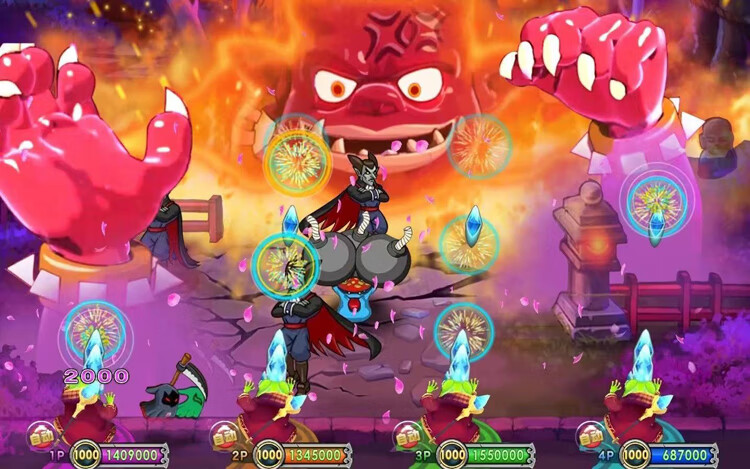Toggle the 4P auto-fire icon
This screenshot has height=469, width=750.
592,436
